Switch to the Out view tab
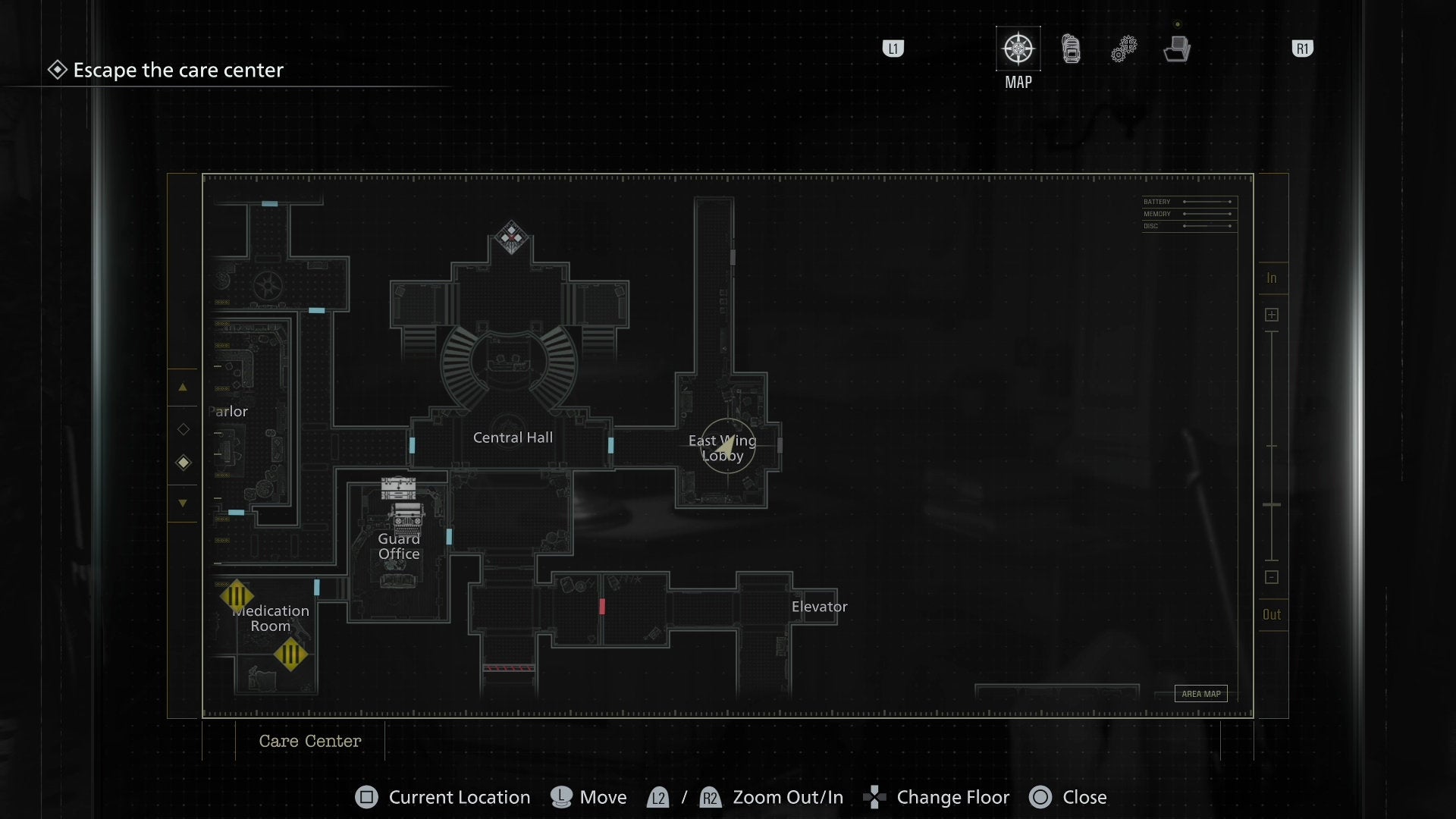The width and height of the screenshot is (1456, 819). (1272, 614)
